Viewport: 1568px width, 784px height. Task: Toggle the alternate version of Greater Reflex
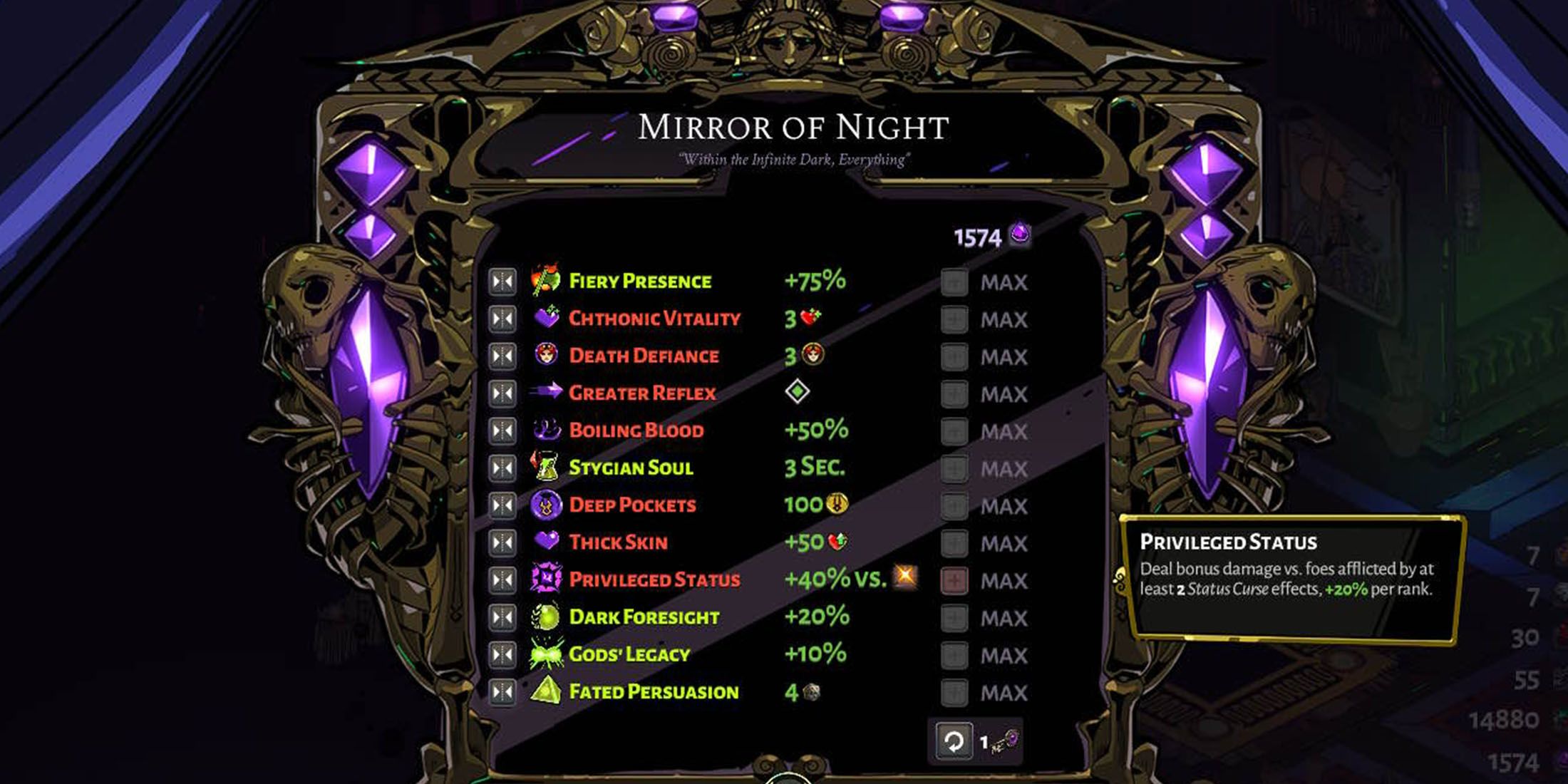point(502,393)
